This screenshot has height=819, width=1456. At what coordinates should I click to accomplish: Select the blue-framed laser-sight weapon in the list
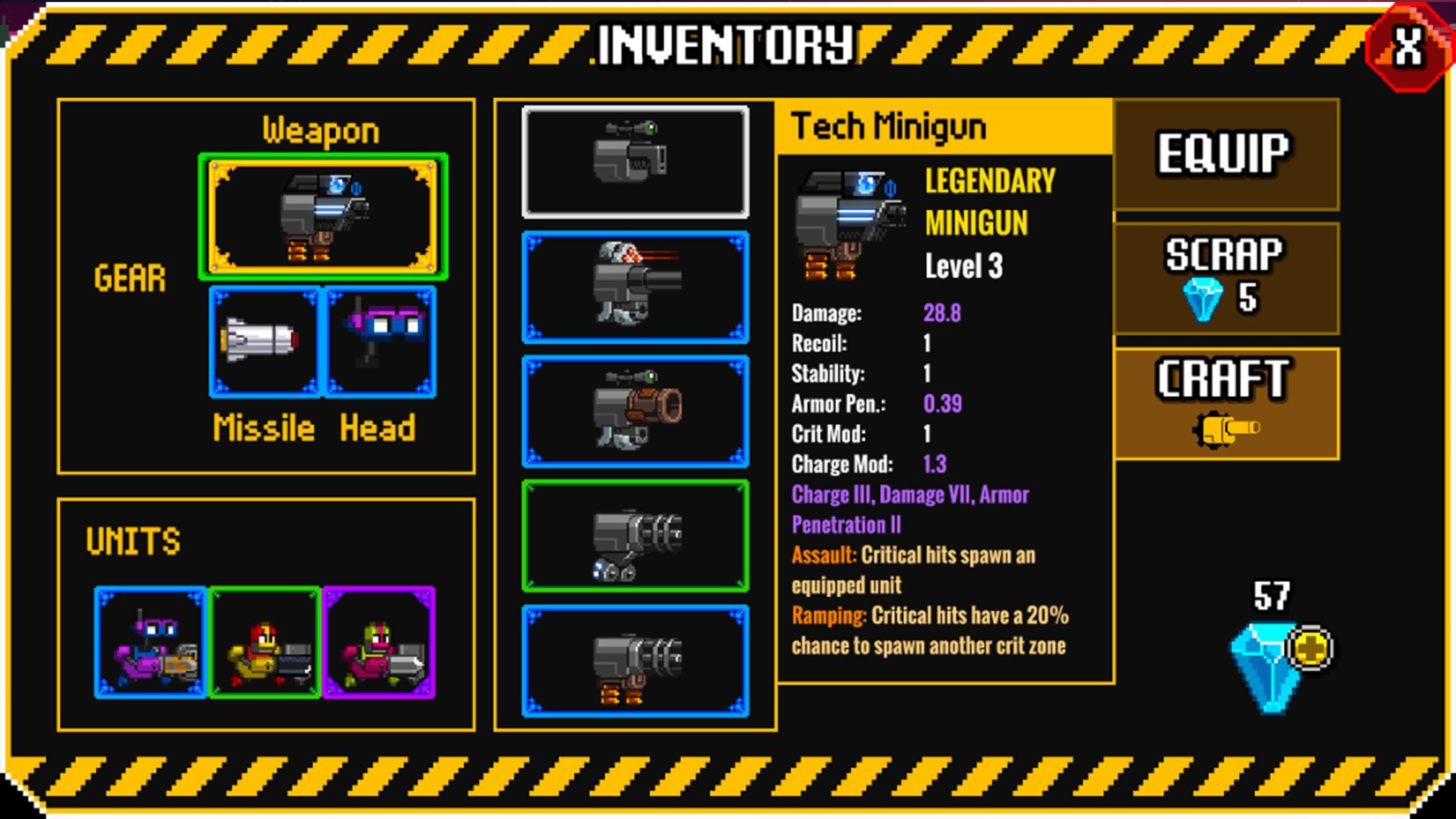click(635, 286)
